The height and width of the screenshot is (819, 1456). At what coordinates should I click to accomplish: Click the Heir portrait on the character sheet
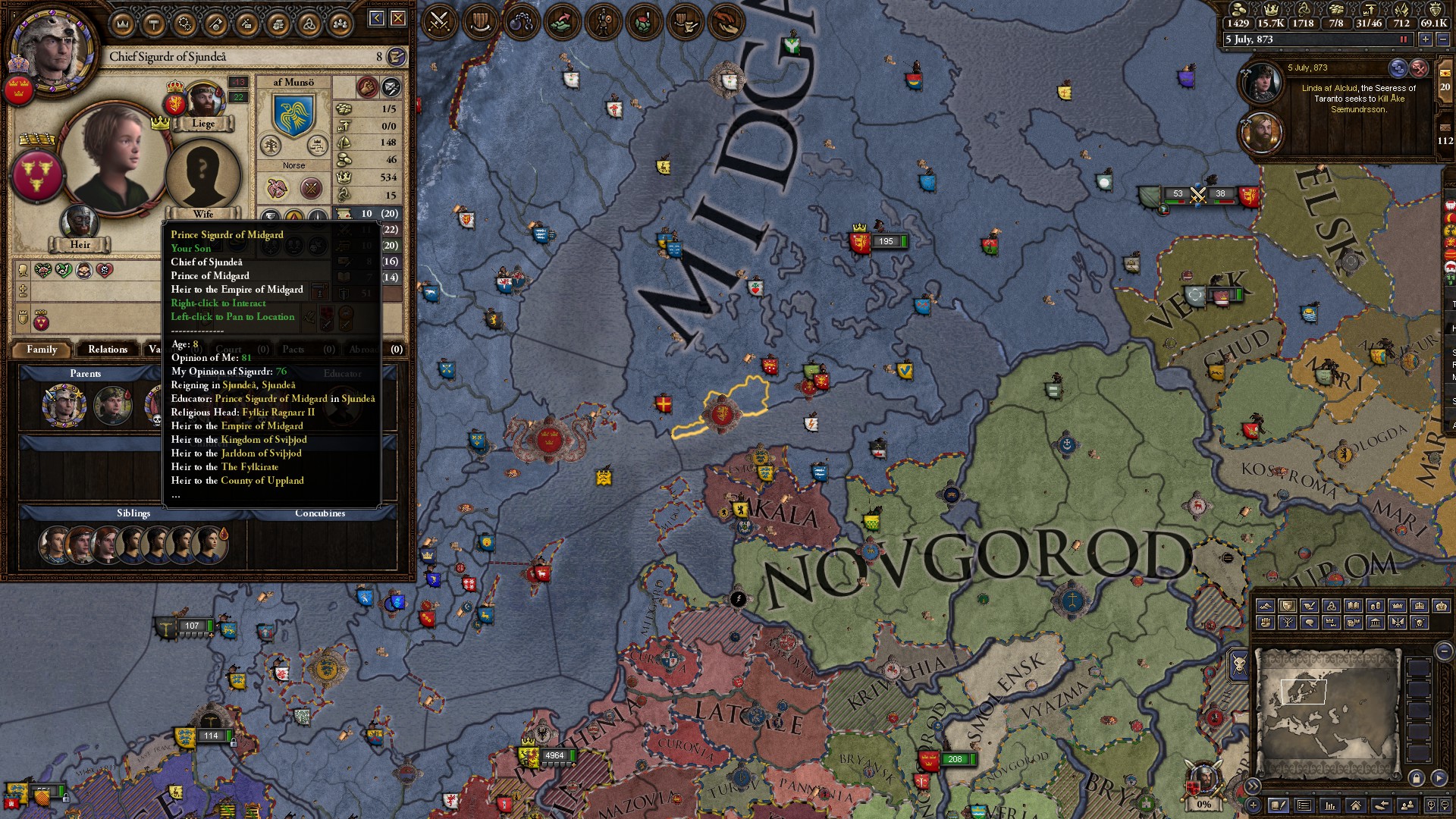click(x=80, y=220)
